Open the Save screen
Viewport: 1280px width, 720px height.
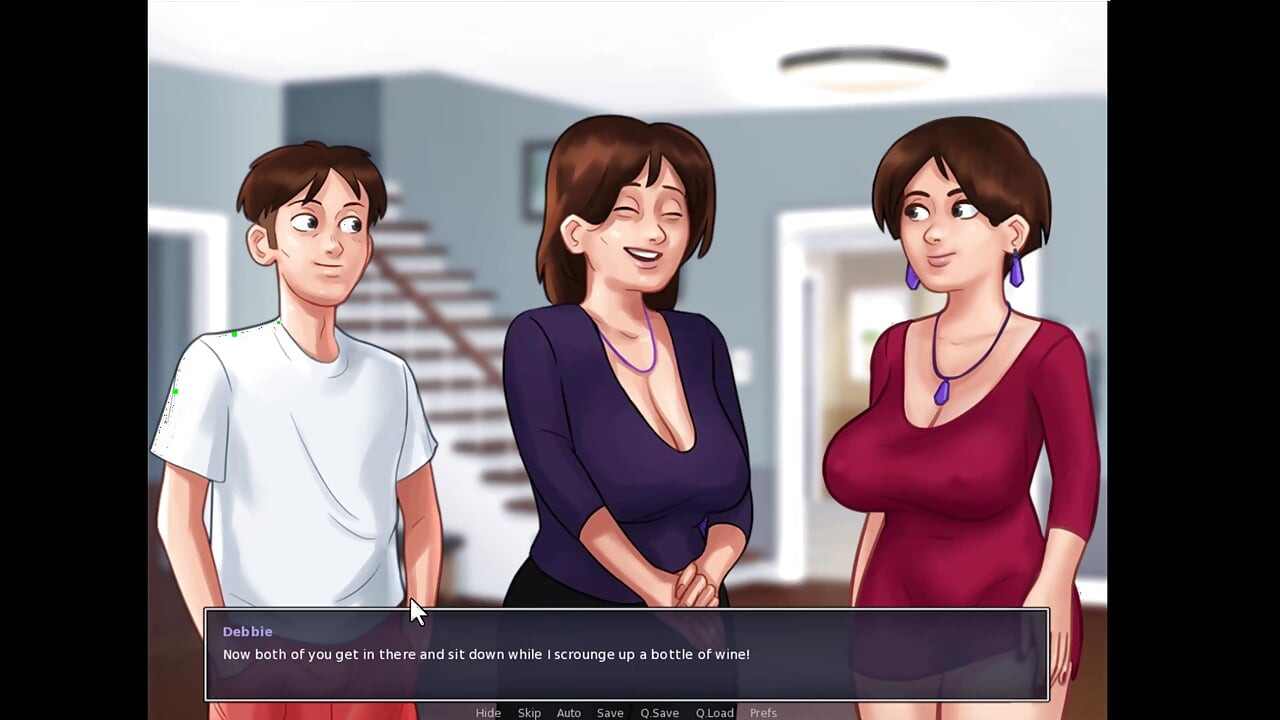point(610,712)
